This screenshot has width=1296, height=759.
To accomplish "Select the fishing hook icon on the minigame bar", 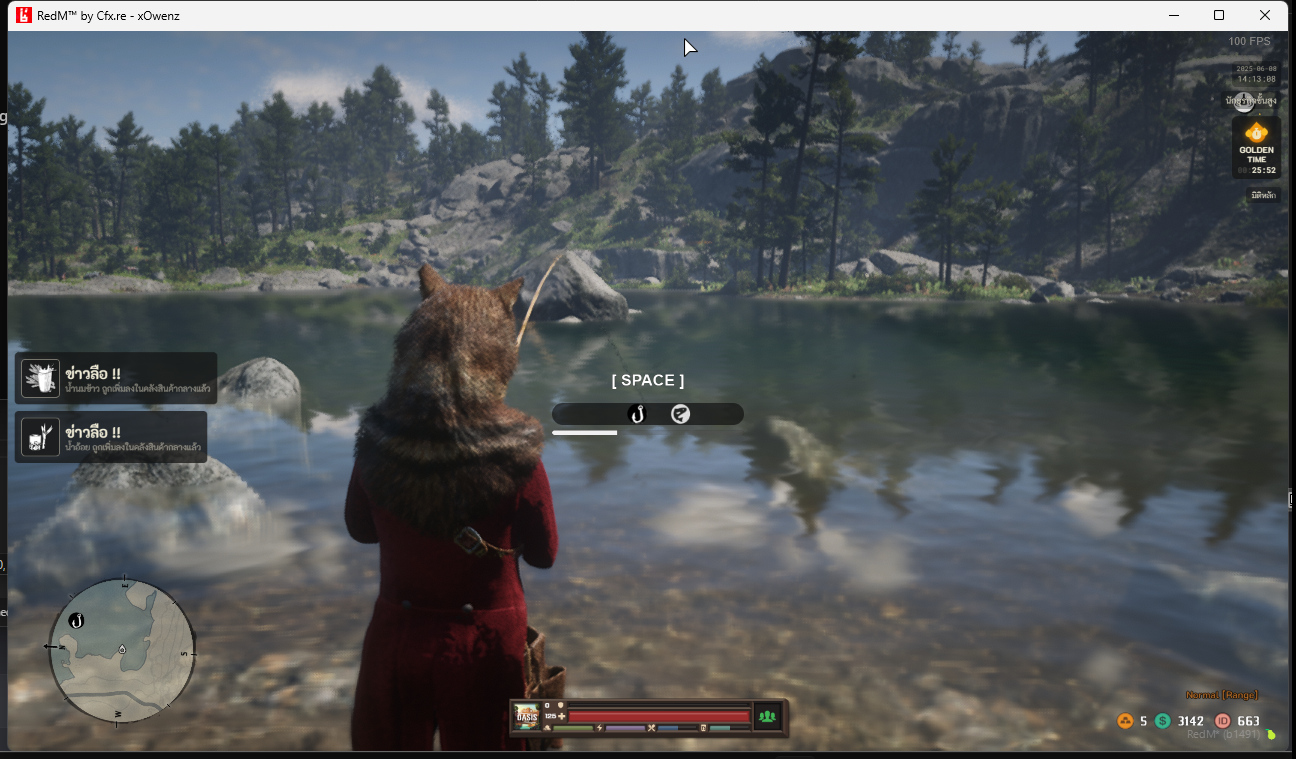I will pyautogui.click(x=637, y=414).
